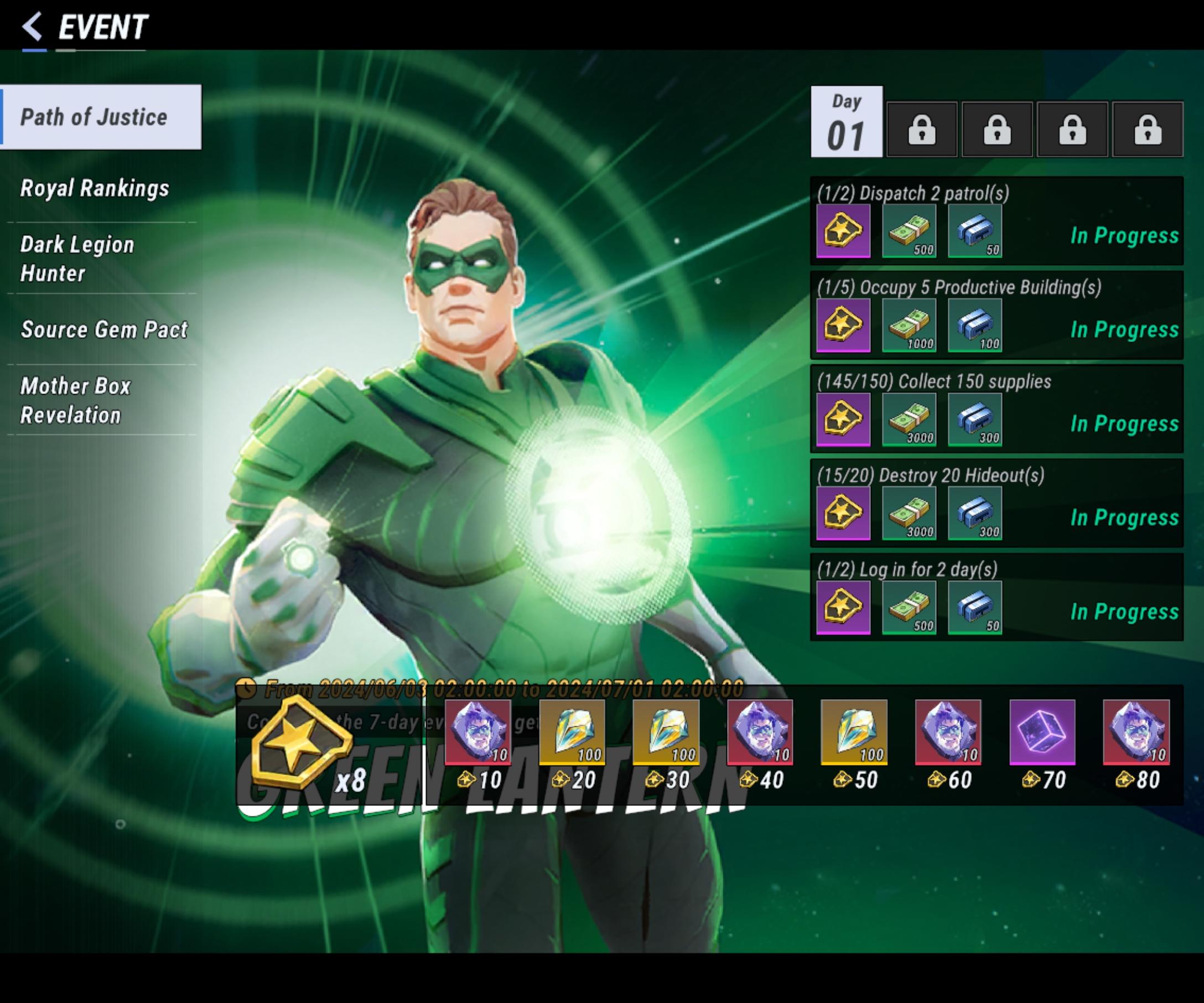This screenshot has width=1204, height=1003.
Task: Inspect the 500 cash reward for patrols
Action: 909,230
